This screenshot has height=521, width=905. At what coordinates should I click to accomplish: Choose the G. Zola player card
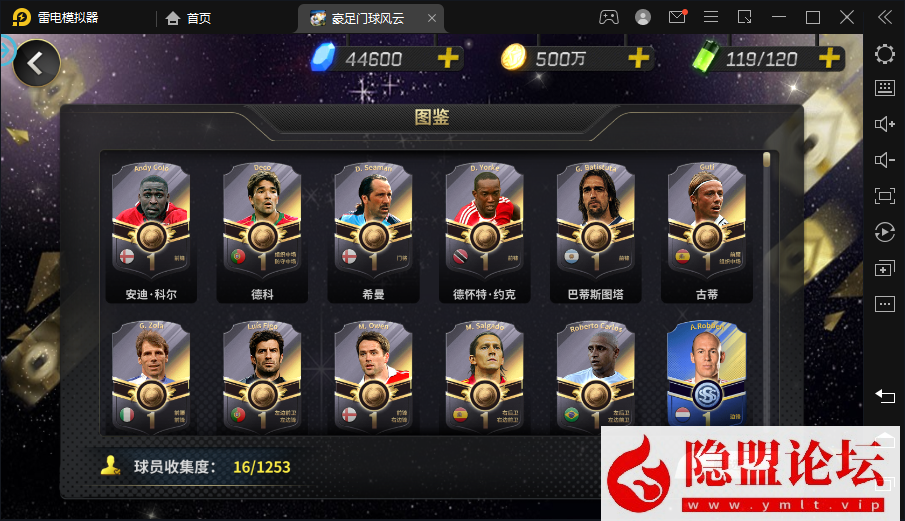[x=150, y=375]
